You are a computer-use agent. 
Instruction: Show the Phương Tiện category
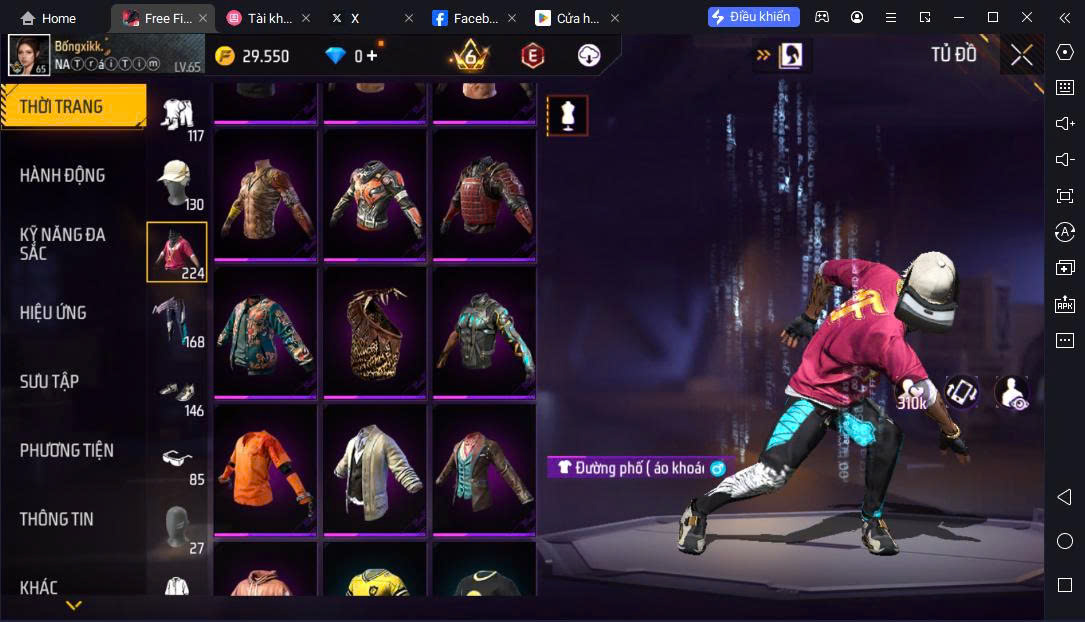[x=66, y=451]
